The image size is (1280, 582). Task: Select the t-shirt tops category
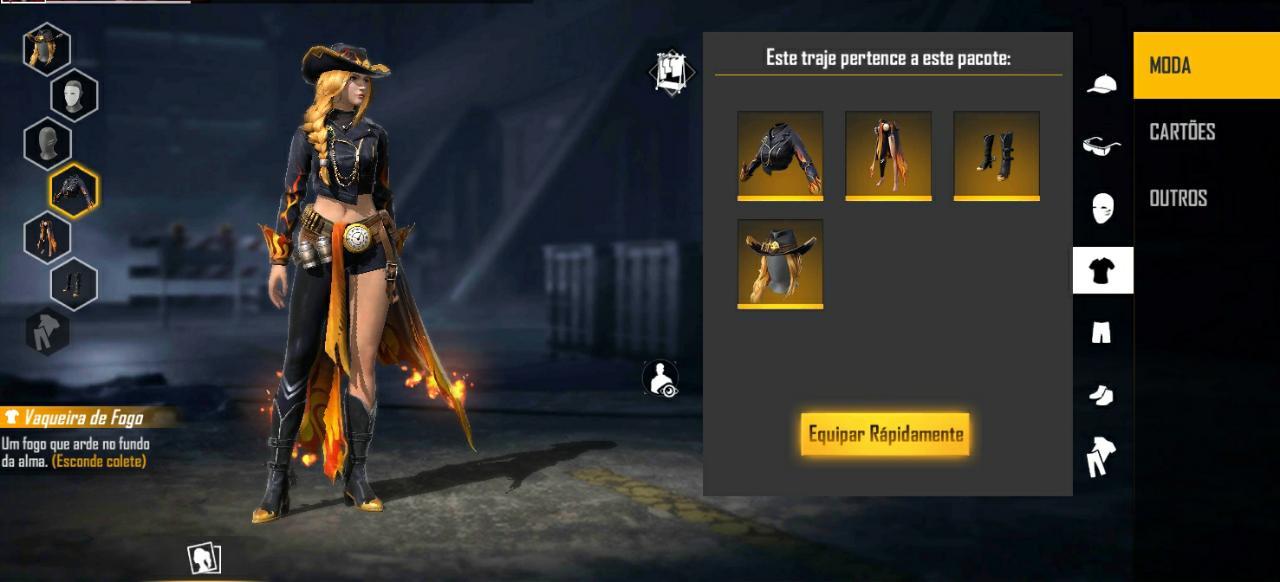pyautogui.click(x=1102, y=270)
